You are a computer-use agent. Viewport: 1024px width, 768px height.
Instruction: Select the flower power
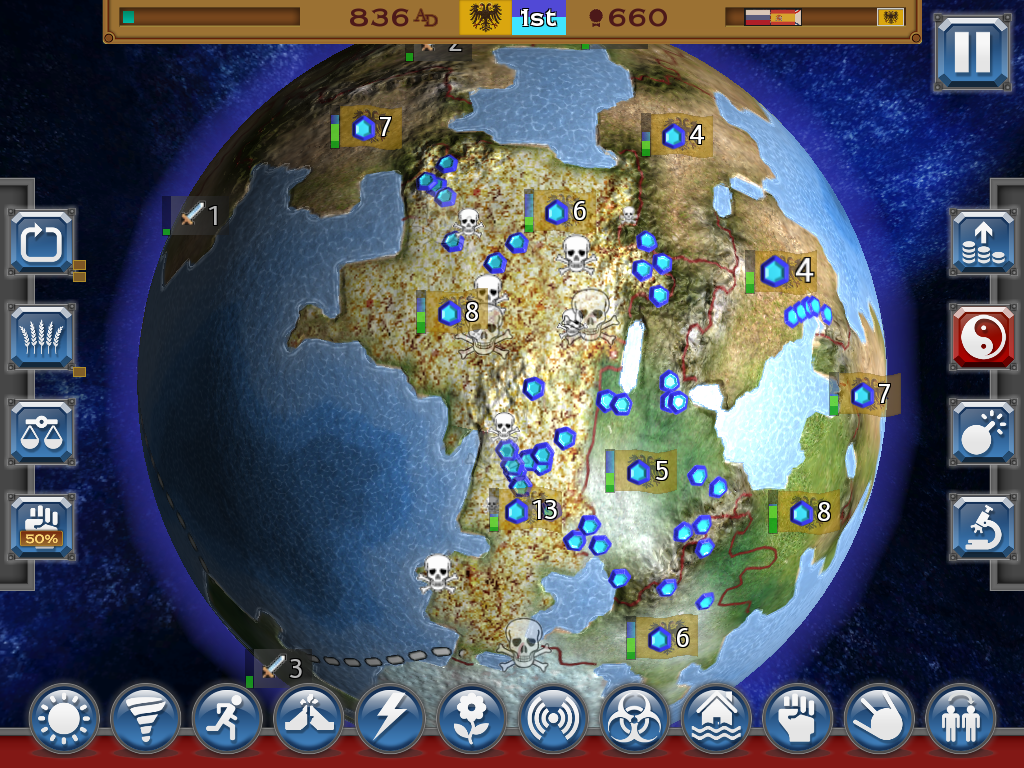pos(472,718)
